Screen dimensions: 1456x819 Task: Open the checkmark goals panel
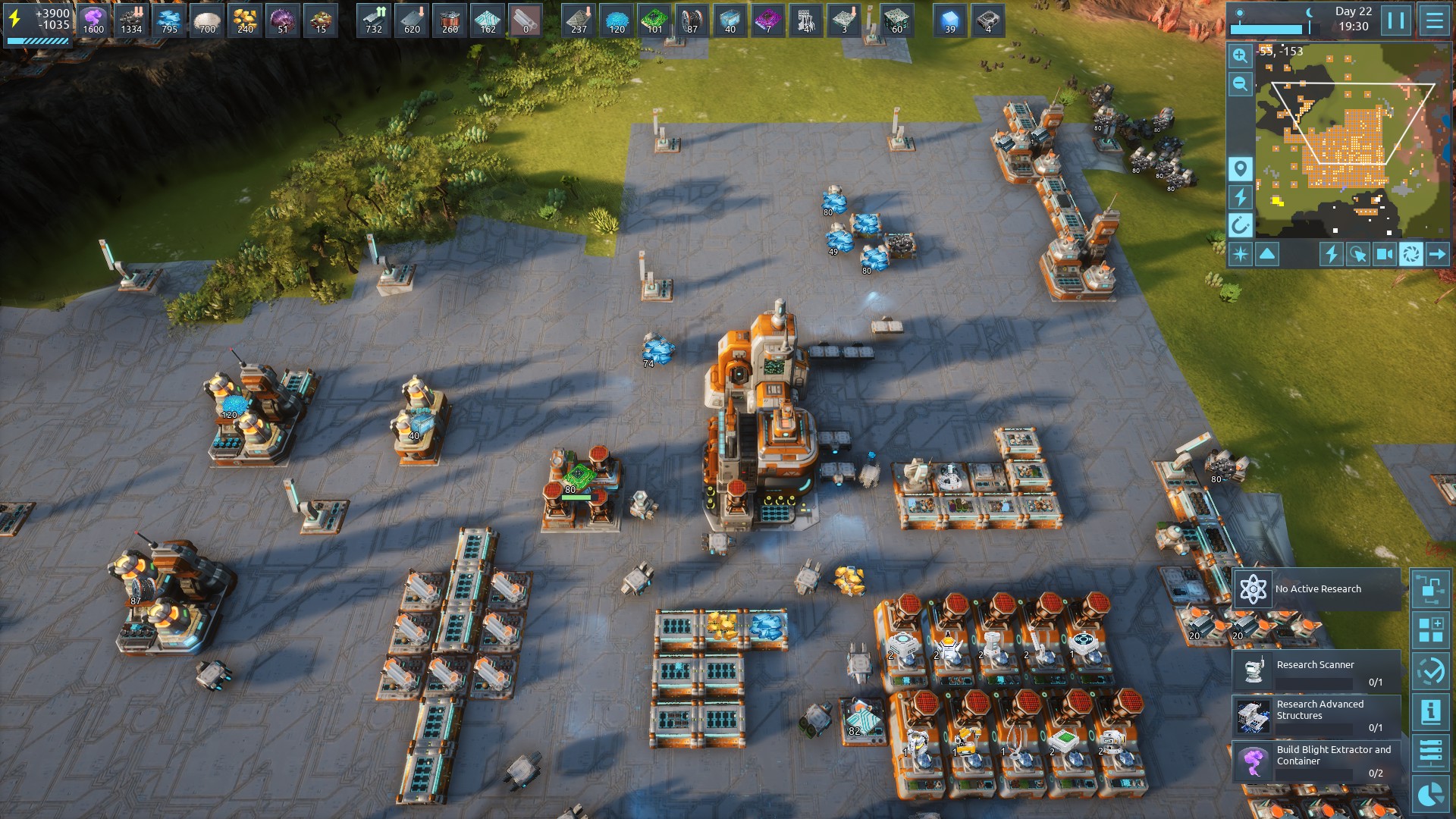click(1431, 671)
